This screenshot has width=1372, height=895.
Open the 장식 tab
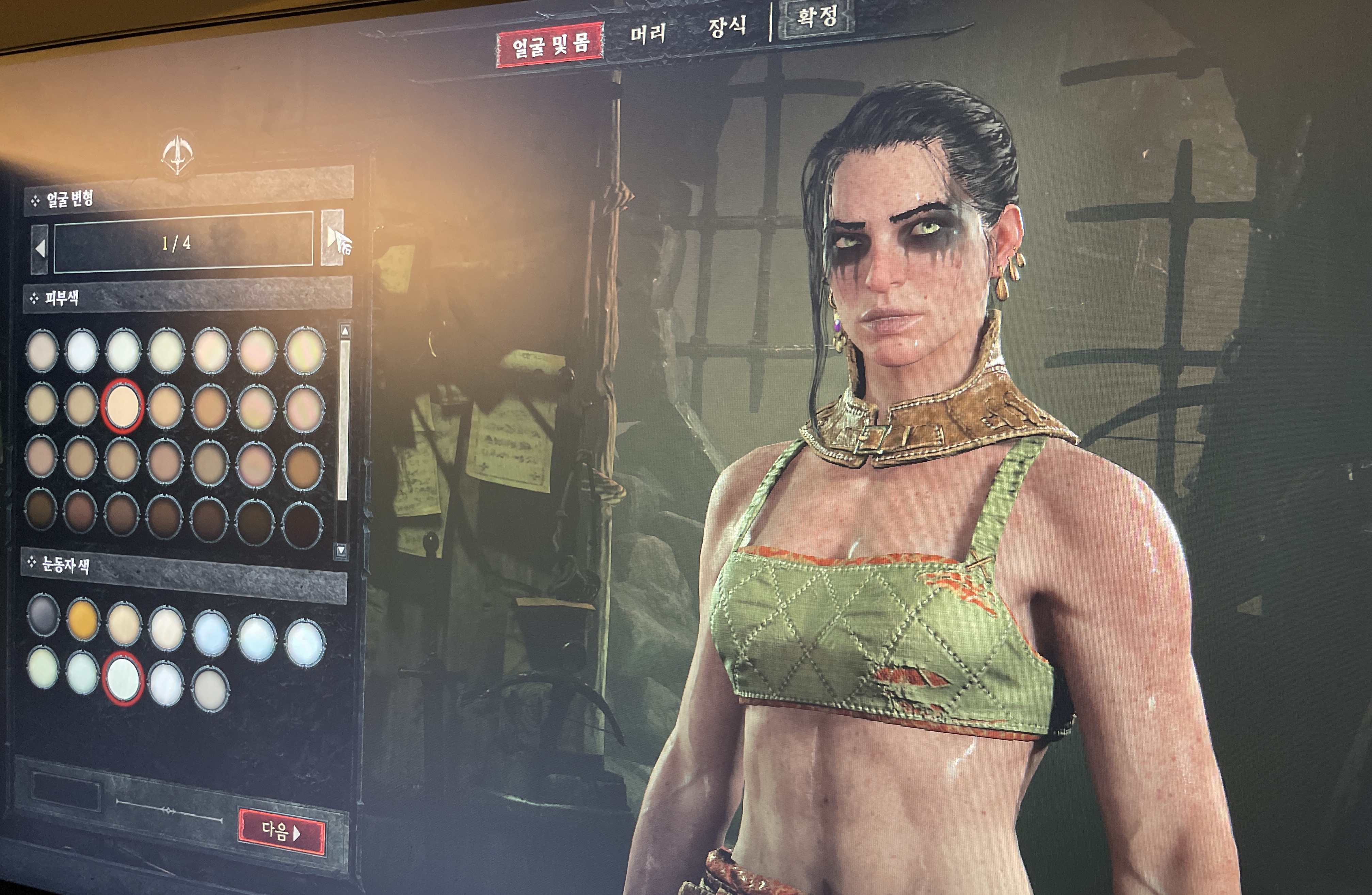727,27
